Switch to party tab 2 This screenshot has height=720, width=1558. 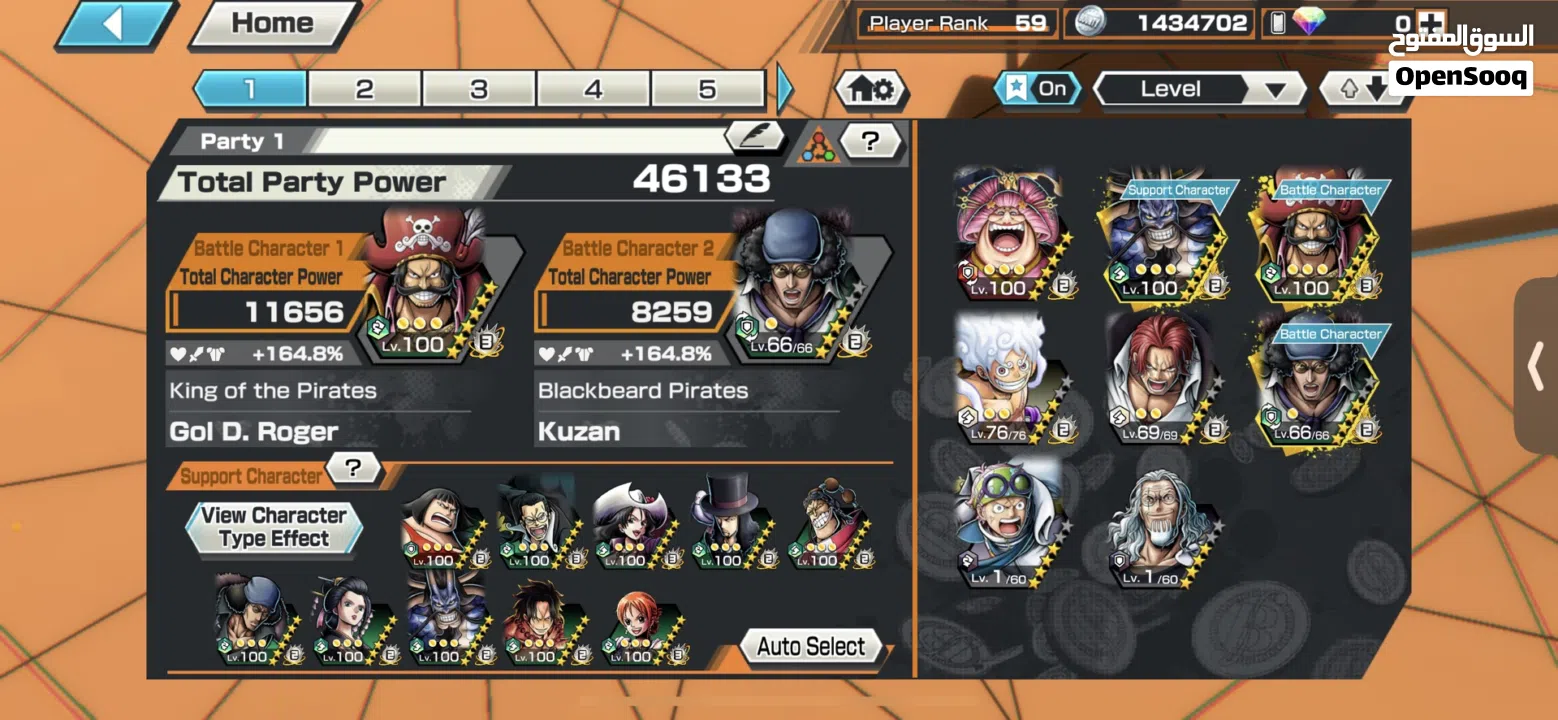pyautogui.click(x=364, y=89)
